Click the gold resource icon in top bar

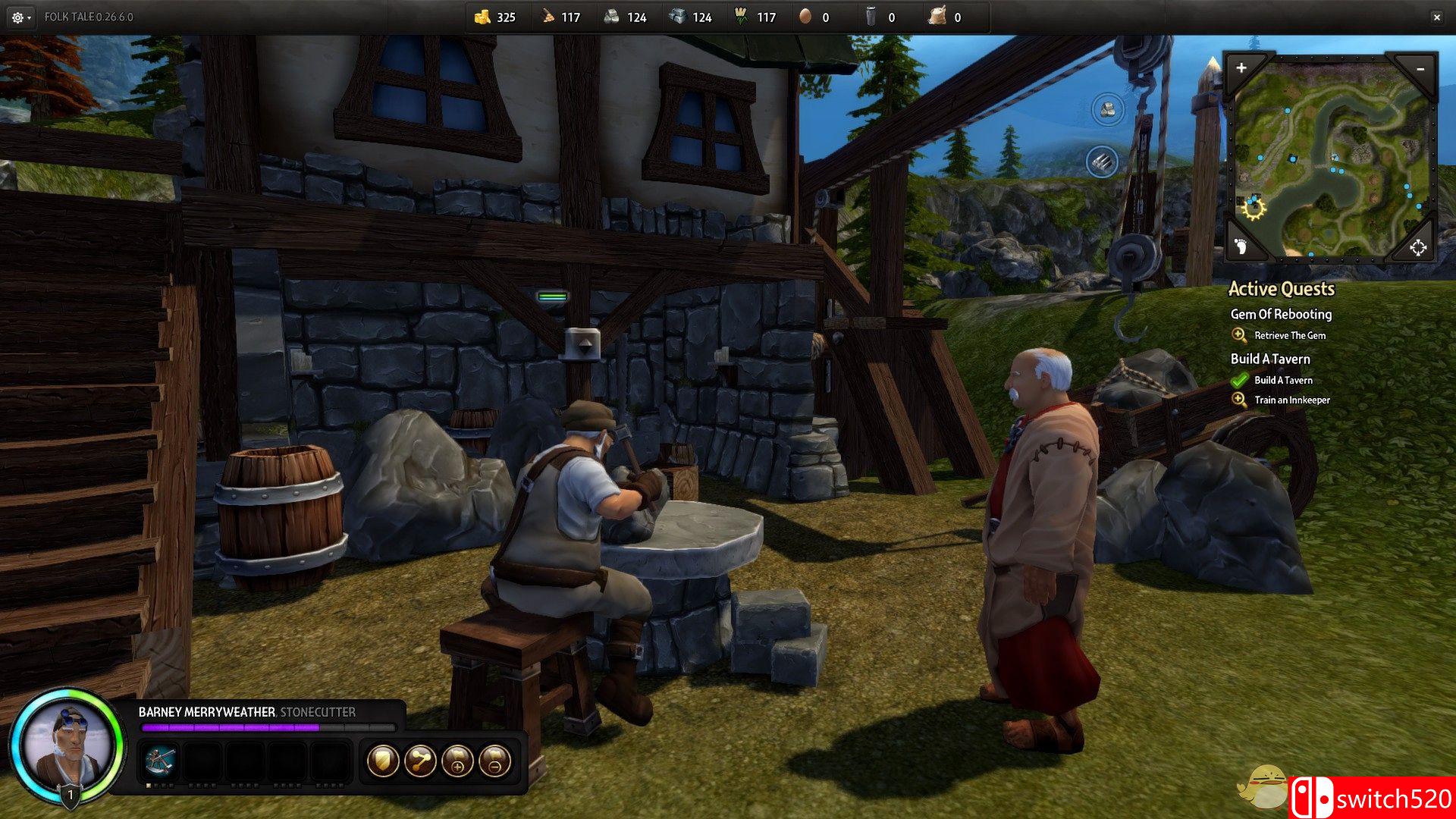482,17
